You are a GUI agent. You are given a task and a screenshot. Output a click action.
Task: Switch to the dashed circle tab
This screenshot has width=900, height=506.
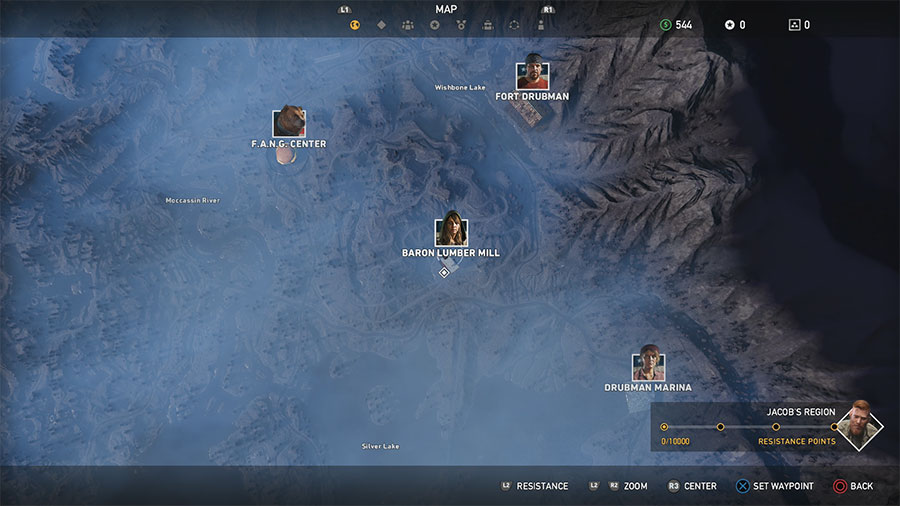coord(514,25)
